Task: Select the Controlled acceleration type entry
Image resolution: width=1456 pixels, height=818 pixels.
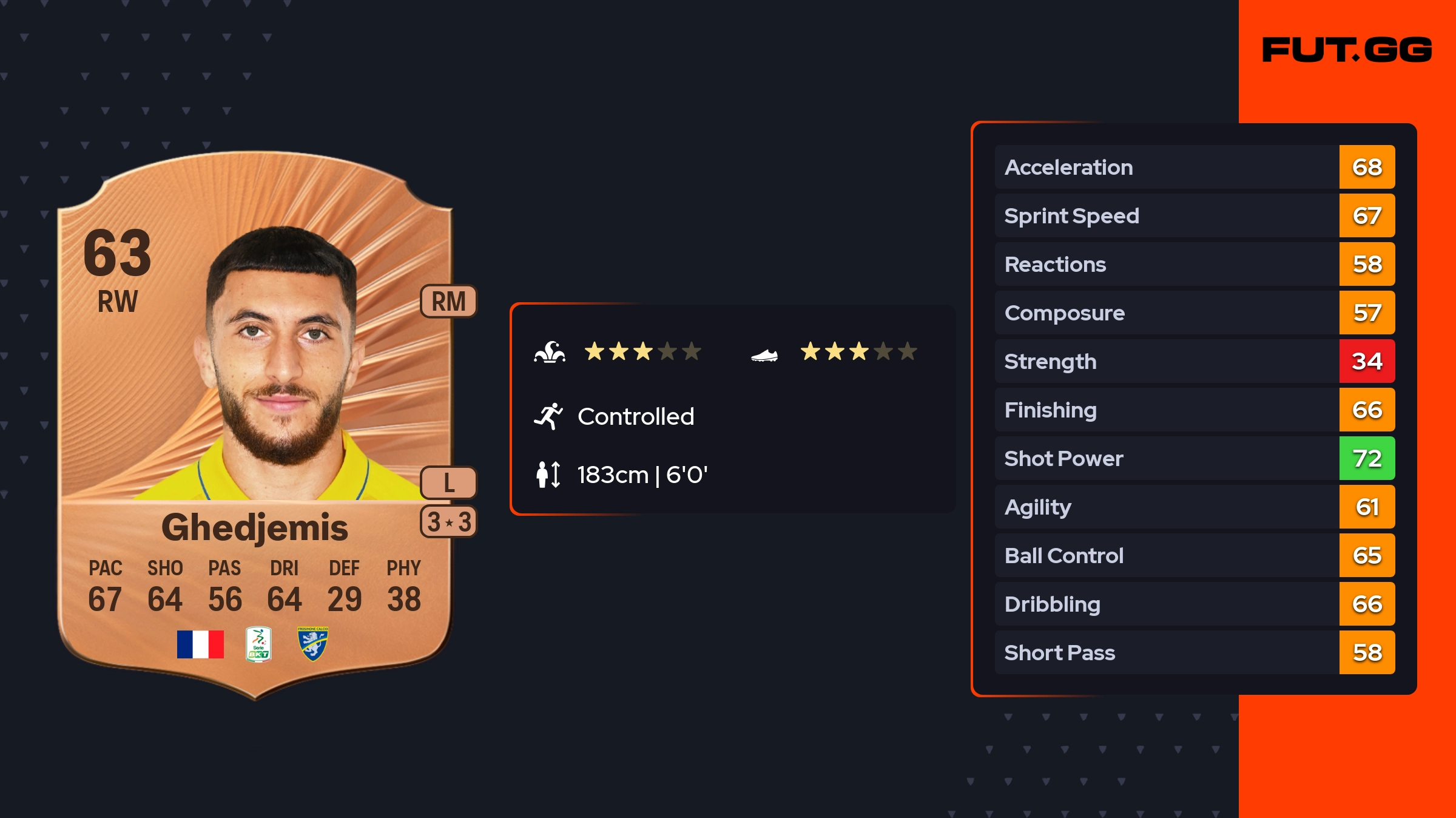Action: point(635,417)
